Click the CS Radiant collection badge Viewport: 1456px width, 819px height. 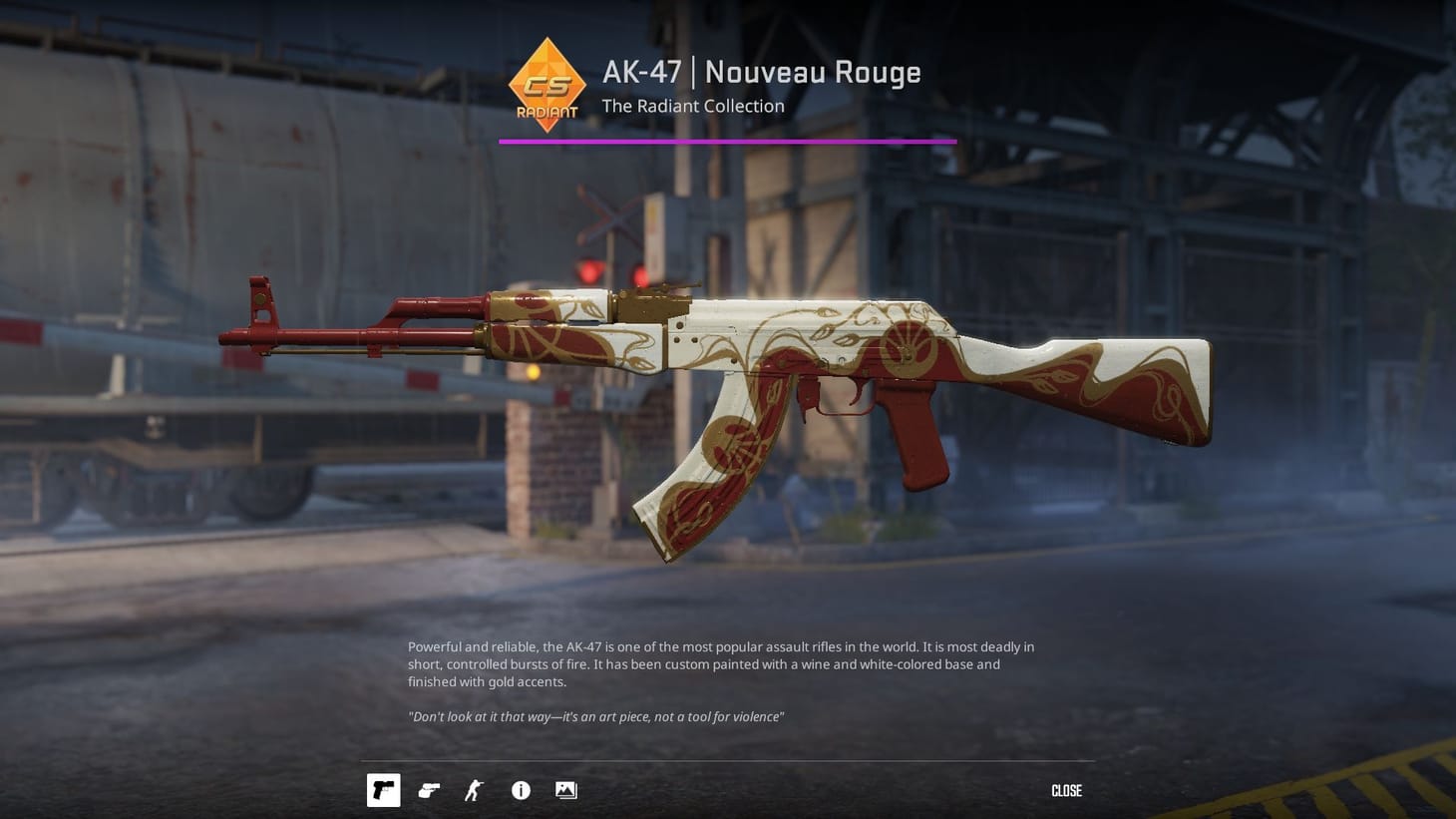tap(546, 85)
